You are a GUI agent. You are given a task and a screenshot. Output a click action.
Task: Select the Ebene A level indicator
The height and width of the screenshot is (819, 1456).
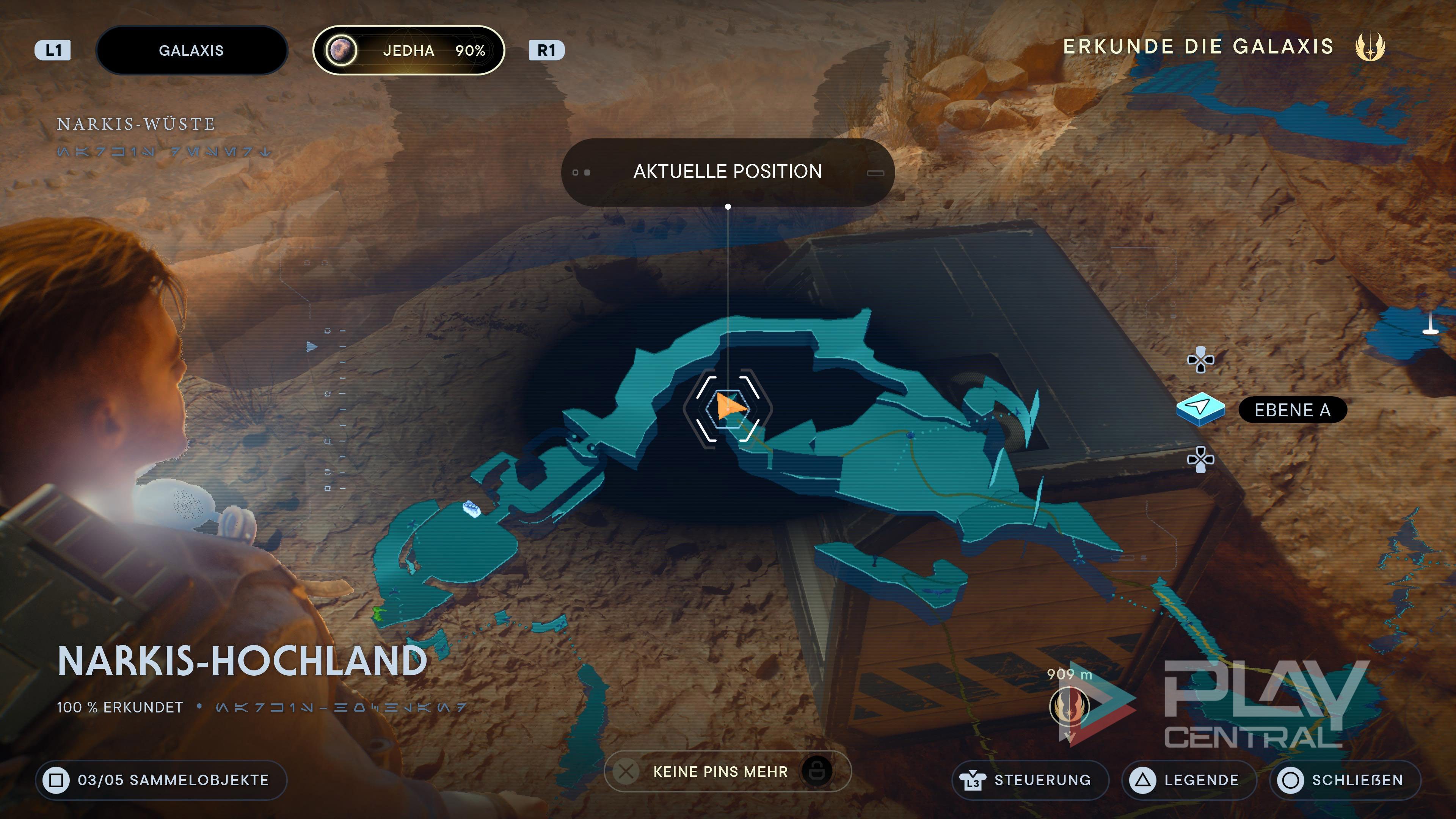pos(1292,410)
